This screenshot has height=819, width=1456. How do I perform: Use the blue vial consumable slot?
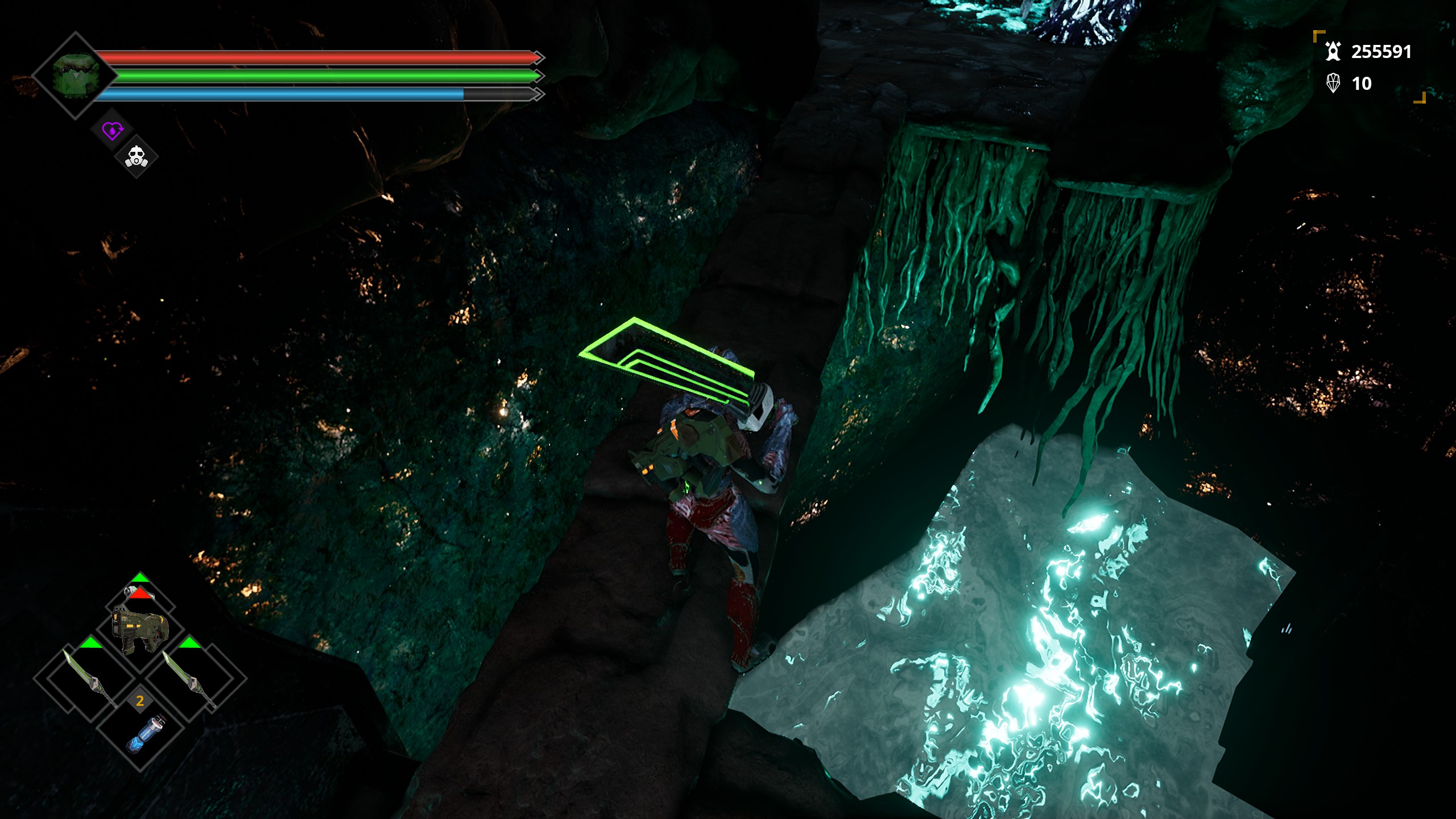pos(143,734)
